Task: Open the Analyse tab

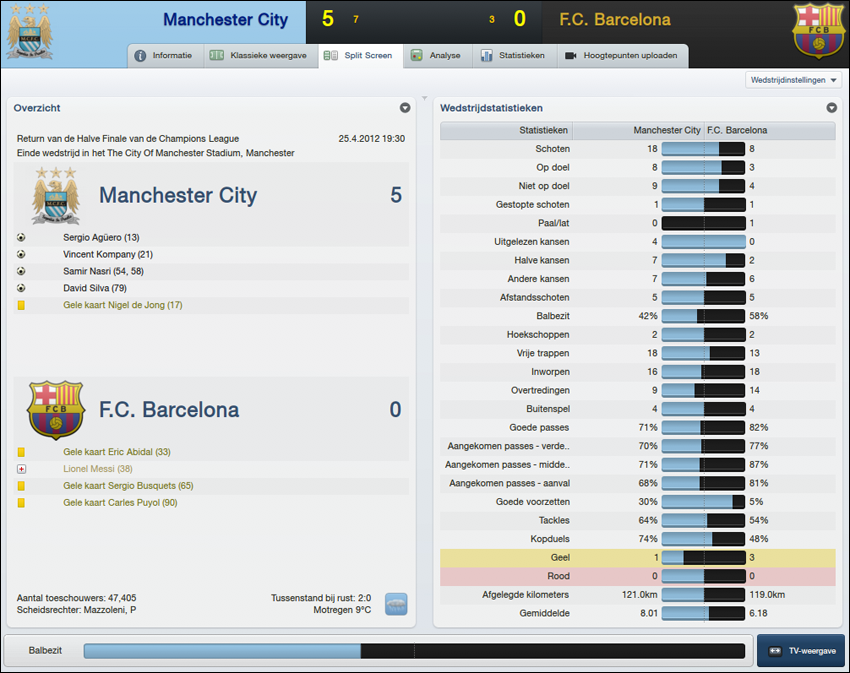Action: click(x=436, y=56)
